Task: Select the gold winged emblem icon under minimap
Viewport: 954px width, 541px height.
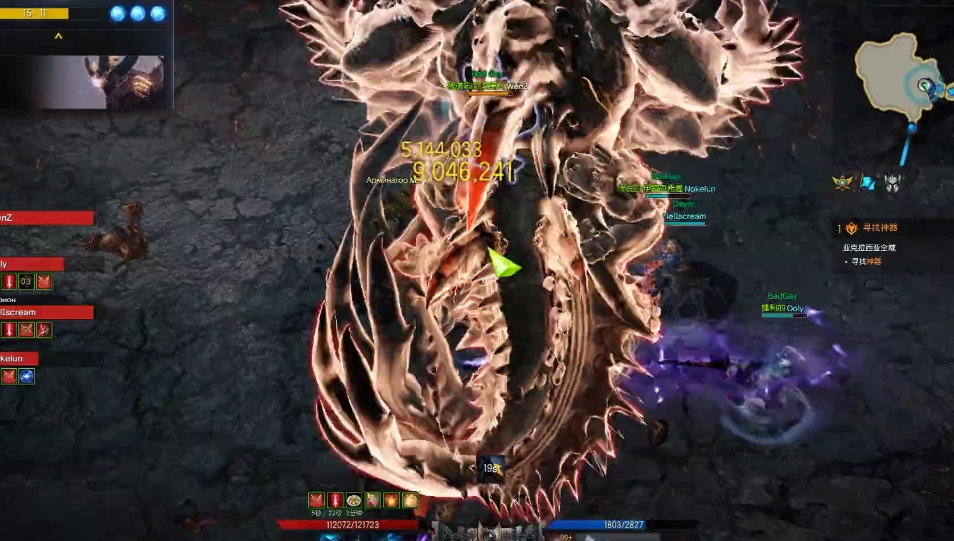Action: click(843, 182)
